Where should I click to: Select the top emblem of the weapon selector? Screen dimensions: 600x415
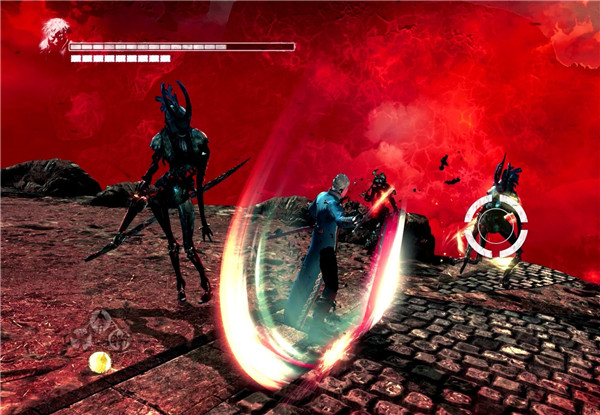click(100, 320)
